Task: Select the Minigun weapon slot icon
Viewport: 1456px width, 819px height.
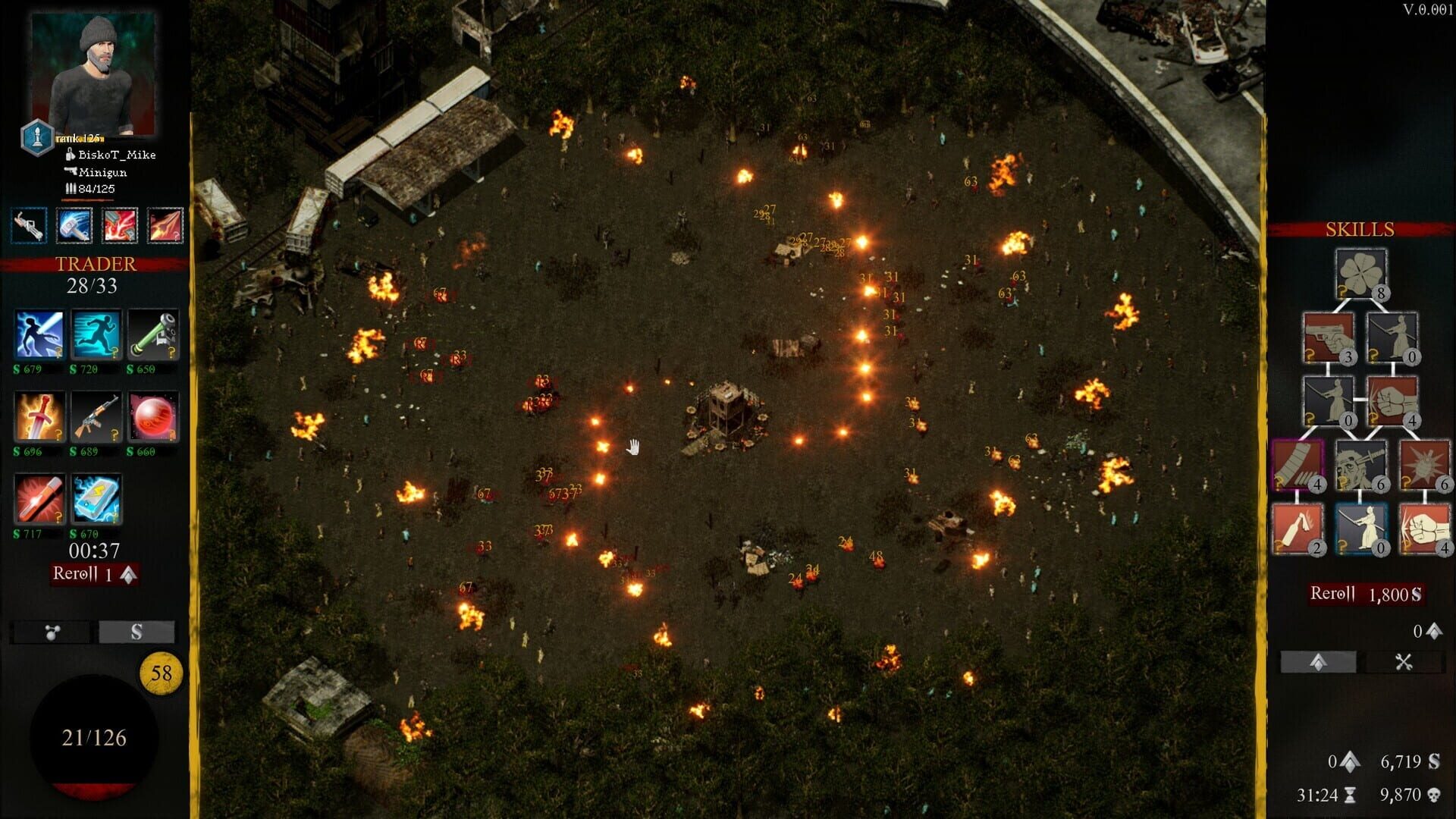Action: [30, 225]
